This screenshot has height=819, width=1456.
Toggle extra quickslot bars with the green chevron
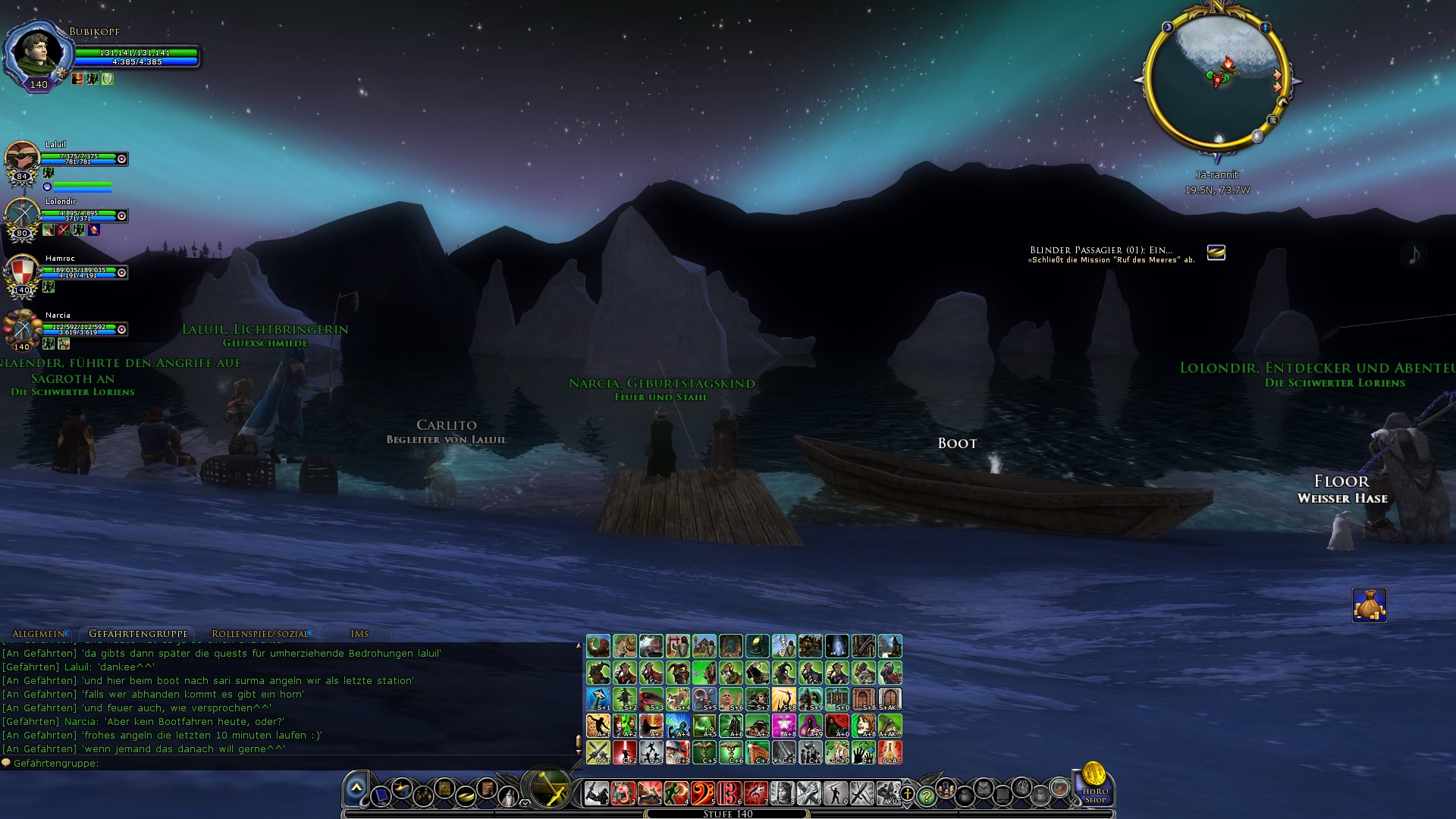[x=523, y=803]
